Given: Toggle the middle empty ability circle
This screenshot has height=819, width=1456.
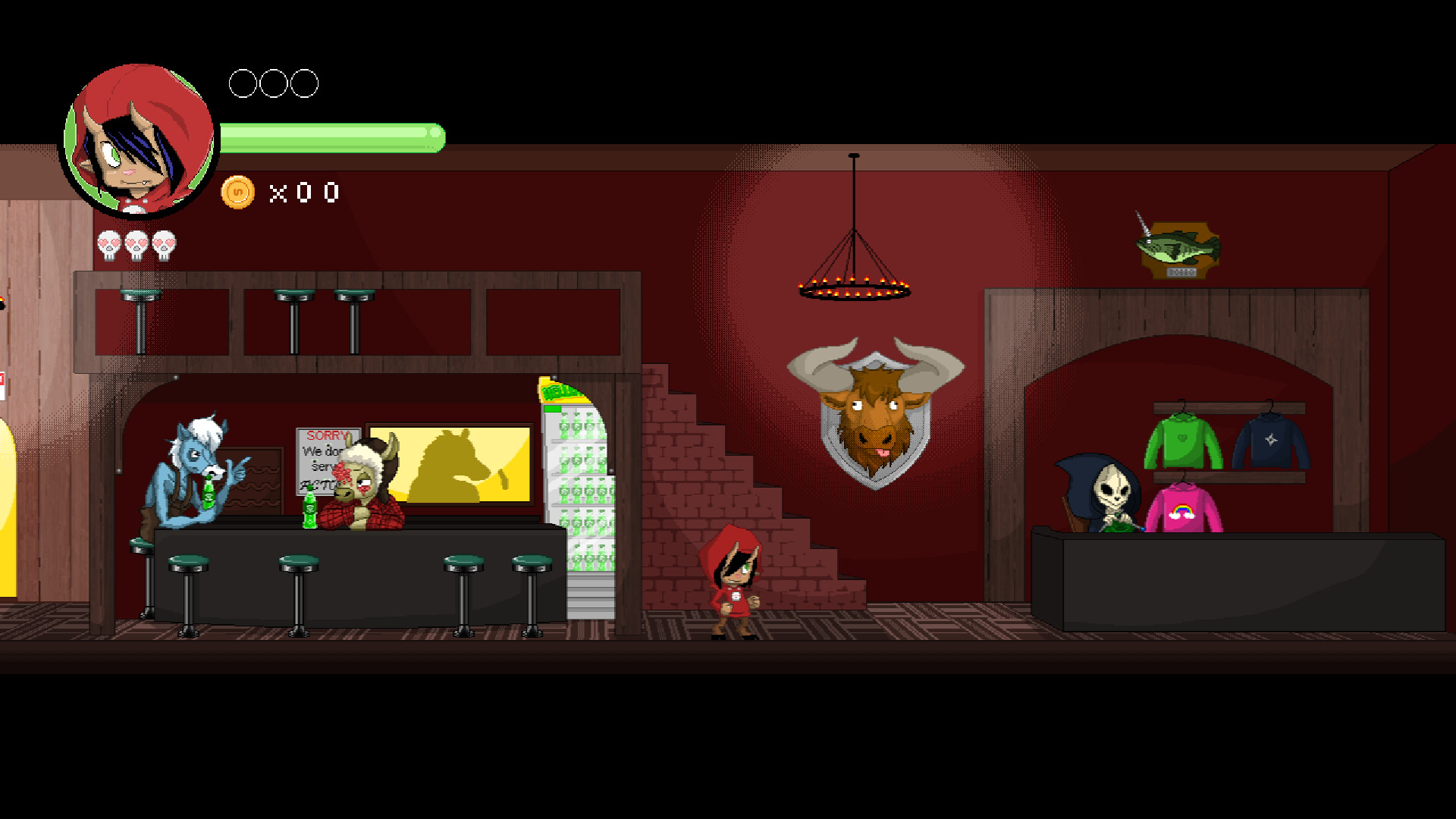Looking at the screenshot, I should tap(273, 83).
